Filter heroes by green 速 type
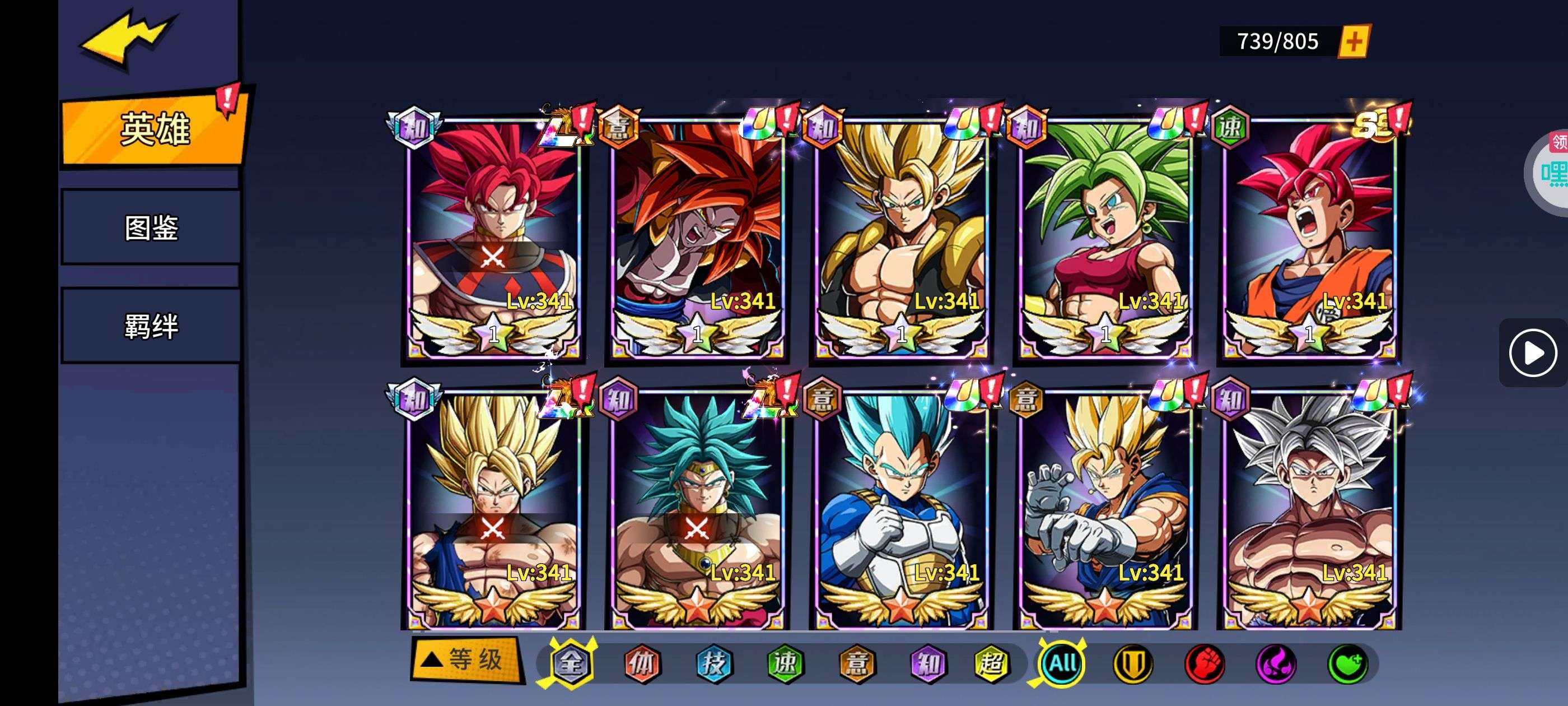 [x=785, y=663]
